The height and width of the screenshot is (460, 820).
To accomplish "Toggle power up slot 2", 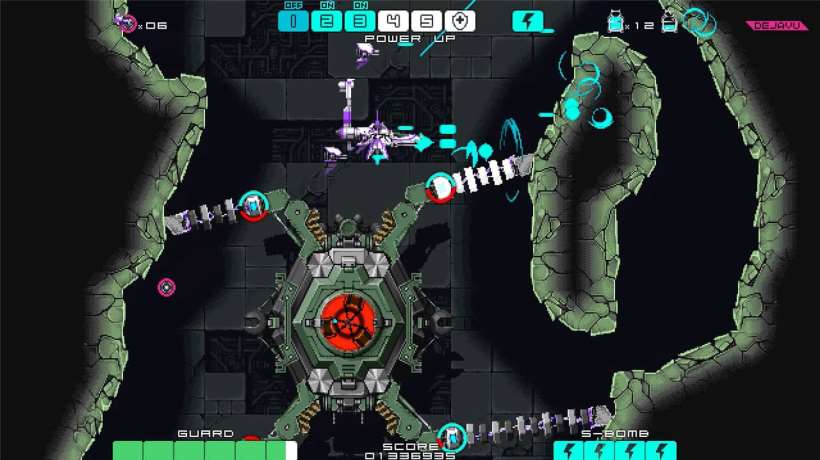I will pos(327,20).
